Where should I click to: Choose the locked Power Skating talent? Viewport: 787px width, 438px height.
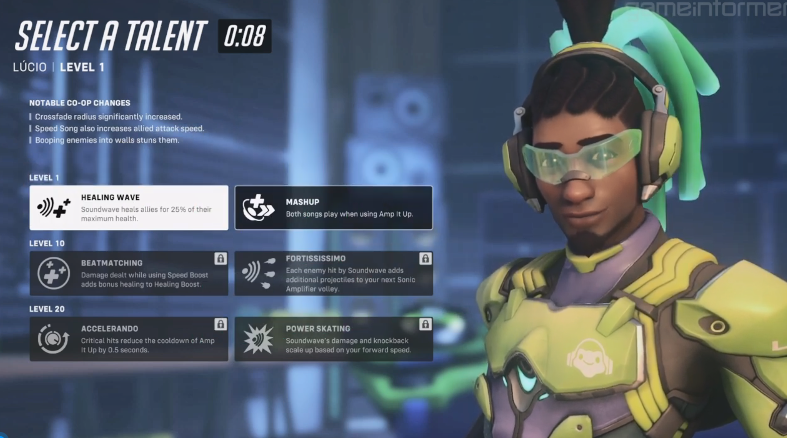coord(333,339)
